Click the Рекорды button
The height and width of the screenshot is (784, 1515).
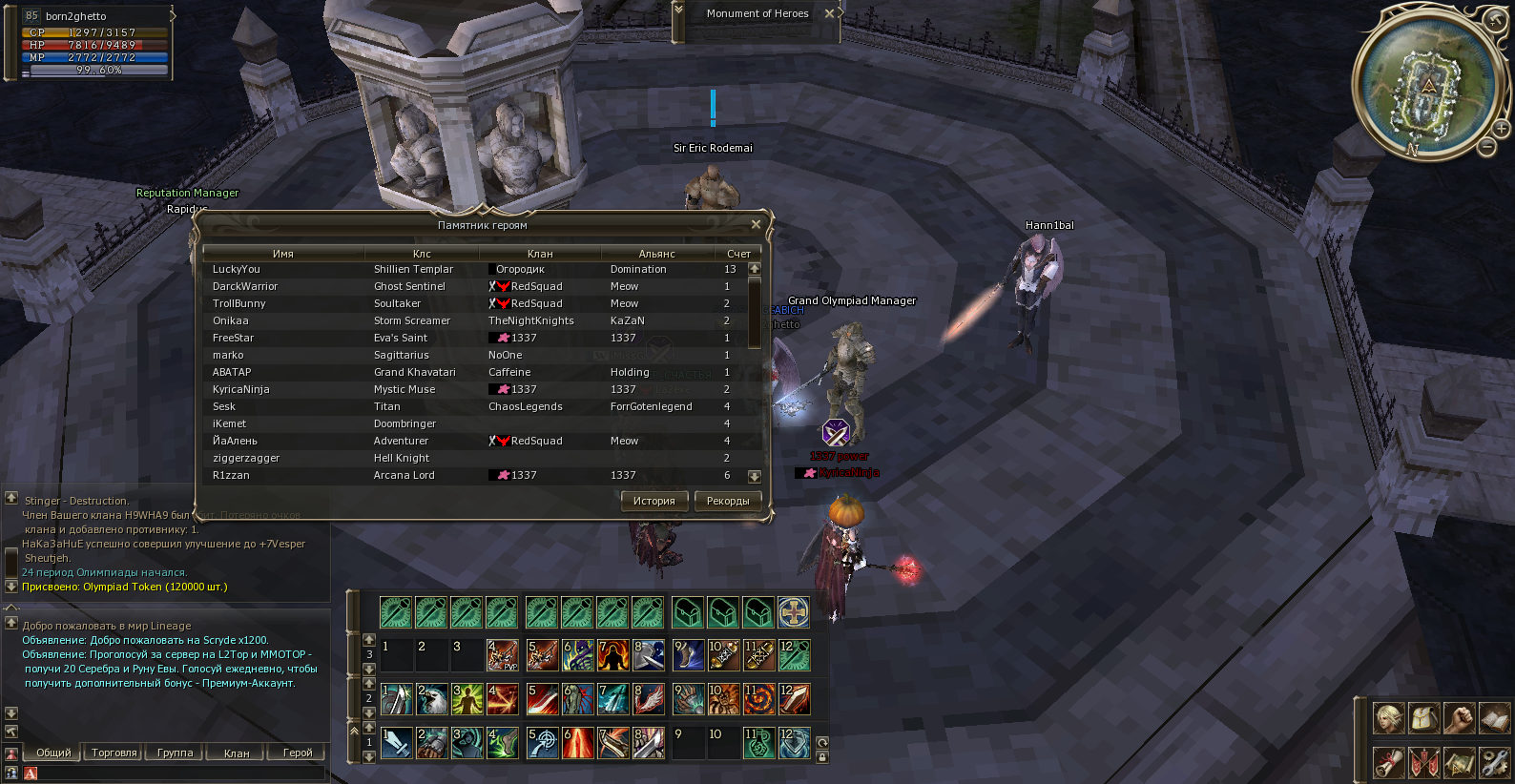(728, 501)
